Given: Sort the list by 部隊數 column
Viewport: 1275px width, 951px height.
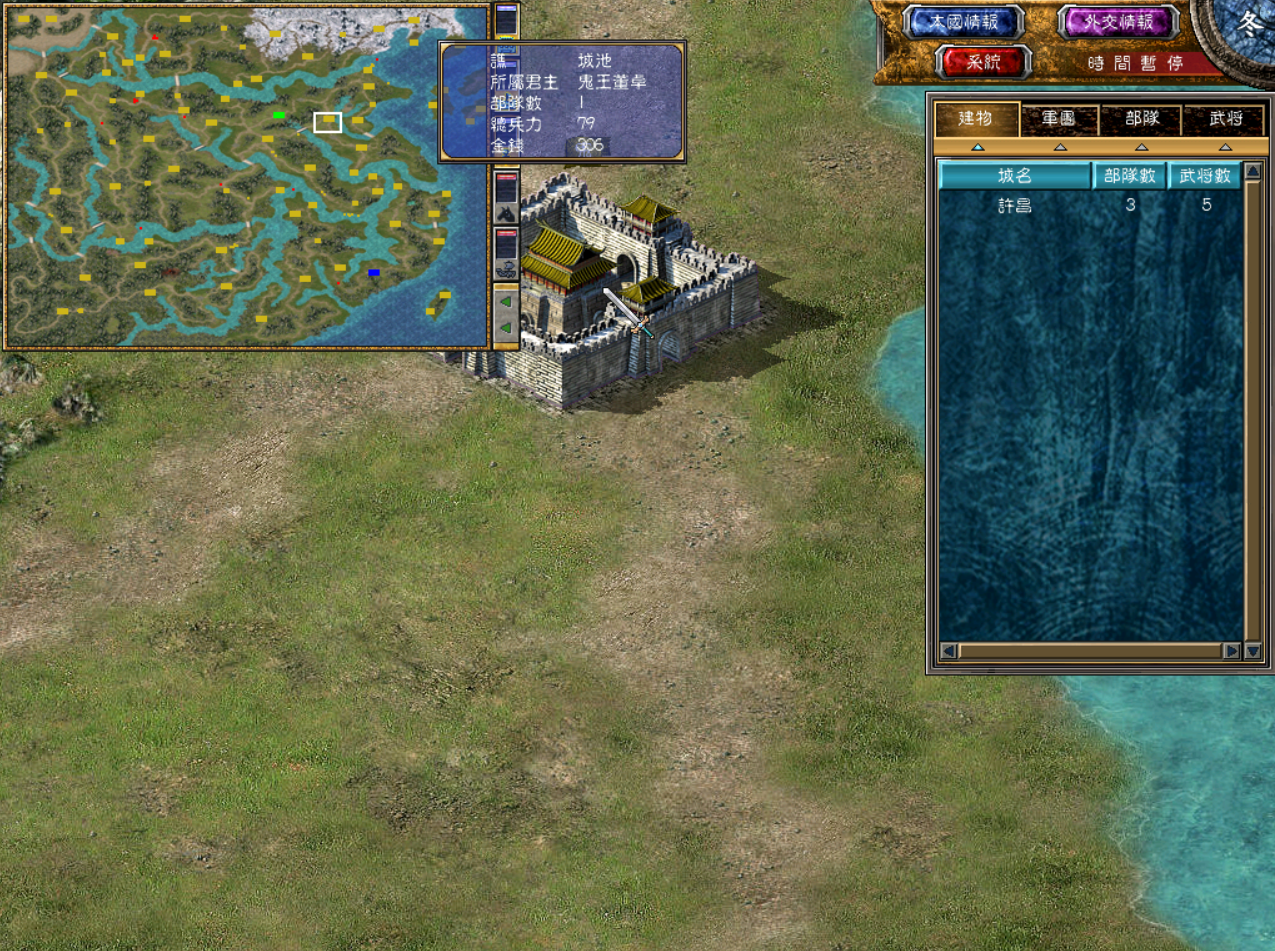Looking at the screenshot, I should coord(1130,176).
